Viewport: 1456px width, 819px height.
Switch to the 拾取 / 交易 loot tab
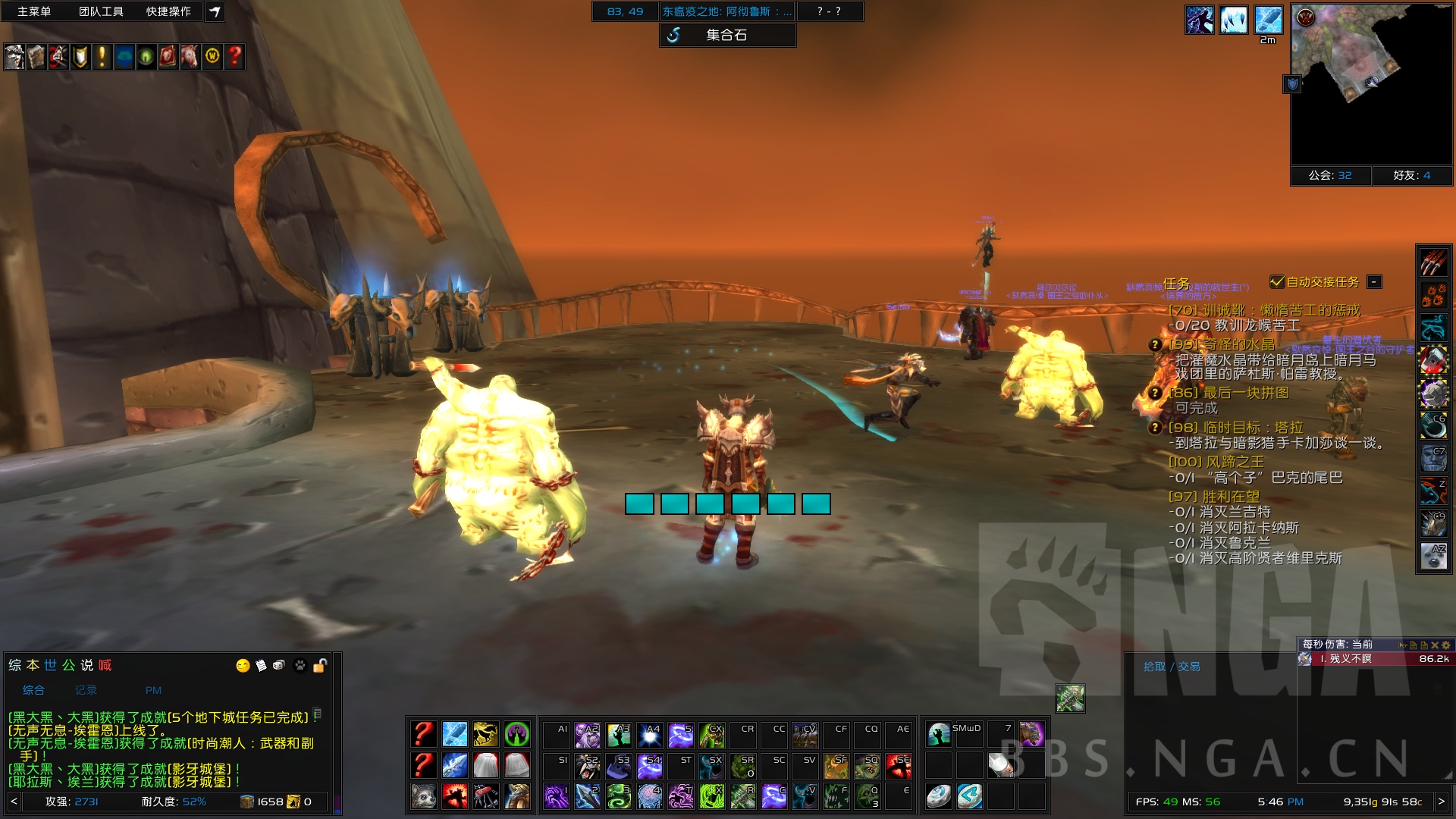1172,667
